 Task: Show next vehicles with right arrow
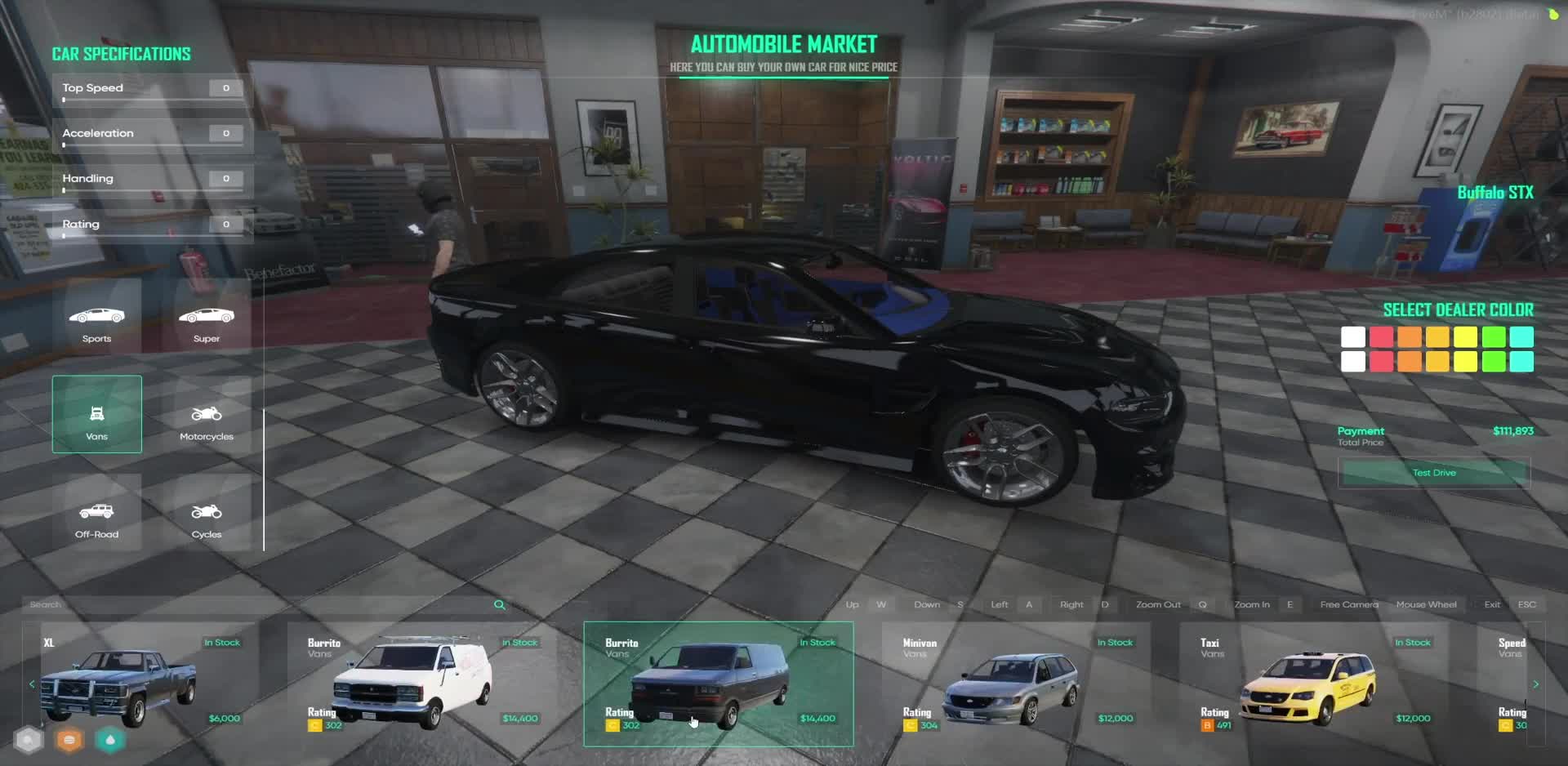[1536, 684]
